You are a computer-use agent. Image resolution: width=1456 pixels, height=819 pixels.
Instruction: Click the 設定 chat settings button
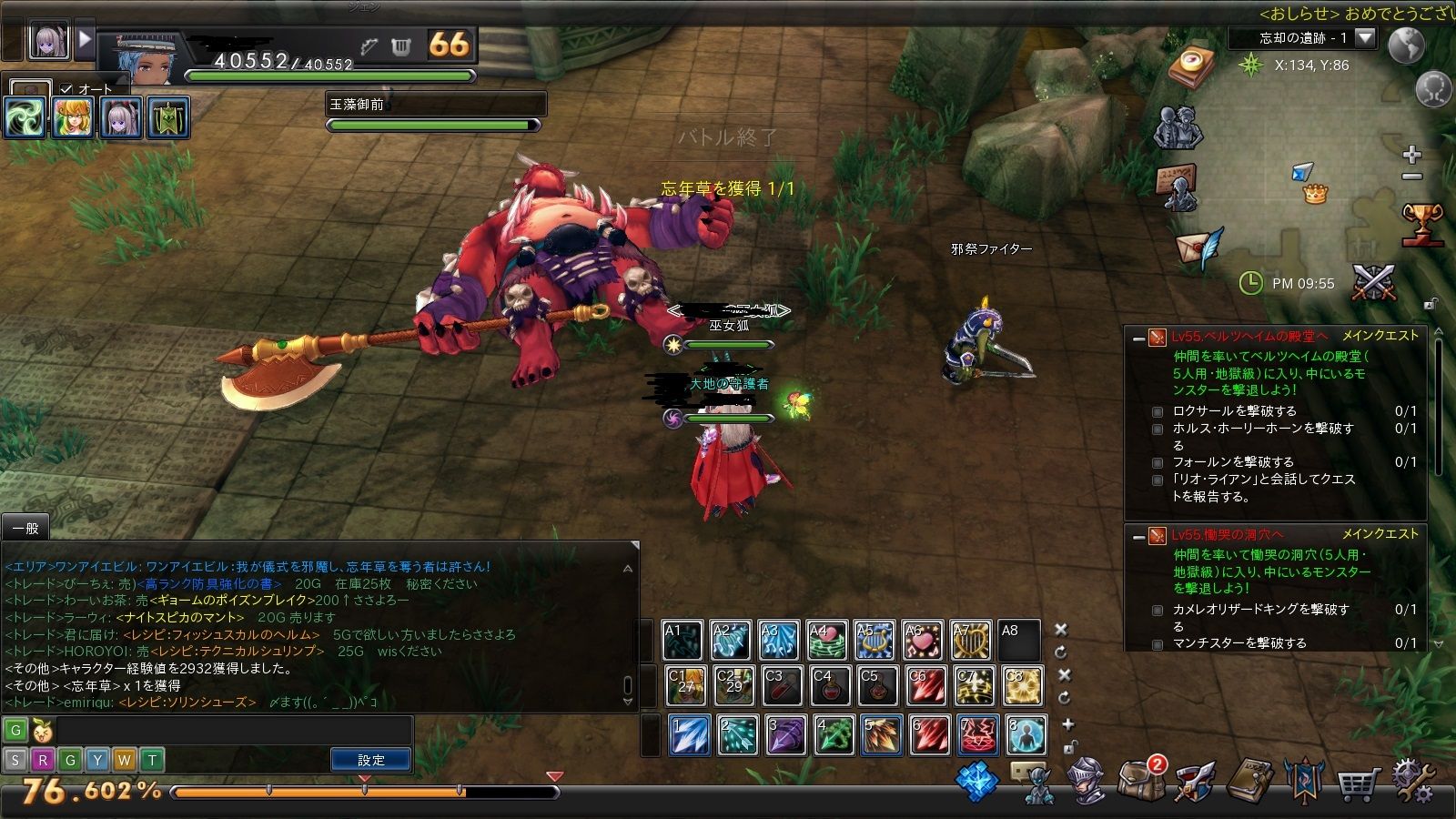370,760
